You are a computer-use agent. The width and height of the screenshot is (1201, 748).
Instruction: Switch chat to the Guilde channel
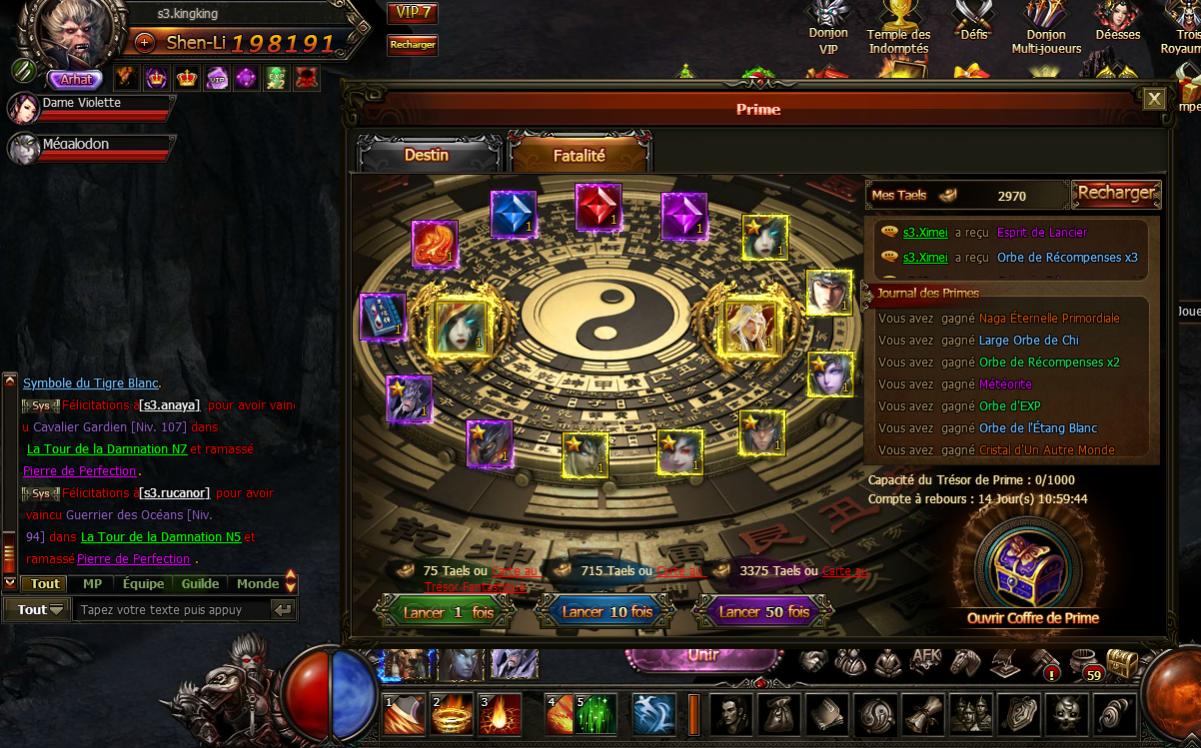[x=200, y=584]
